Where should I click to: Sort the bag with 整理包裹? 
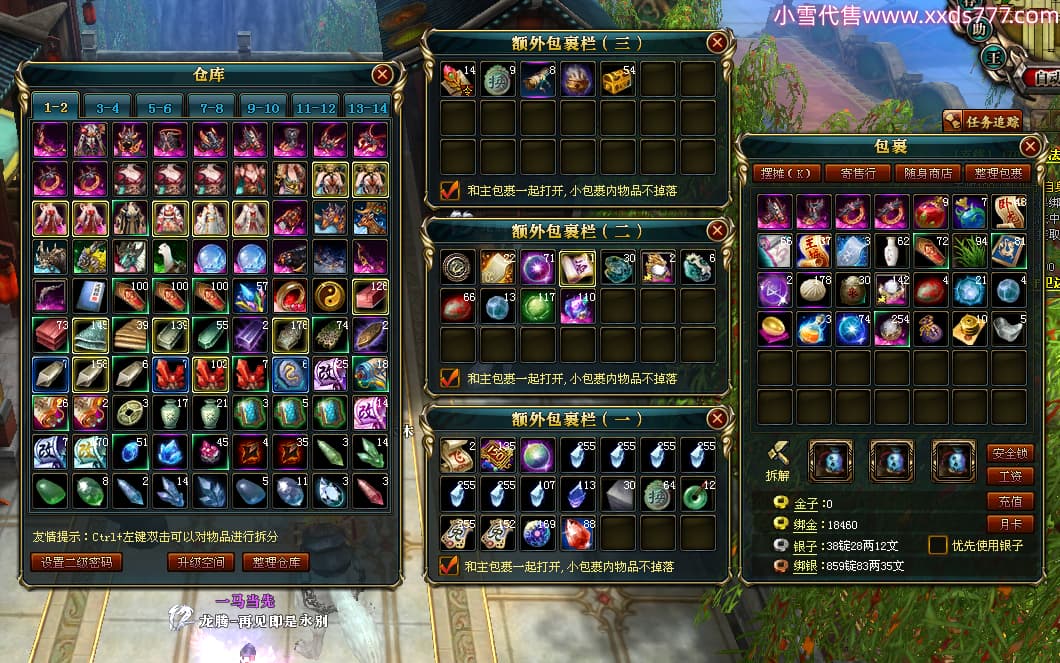(x=1000, y=173)
